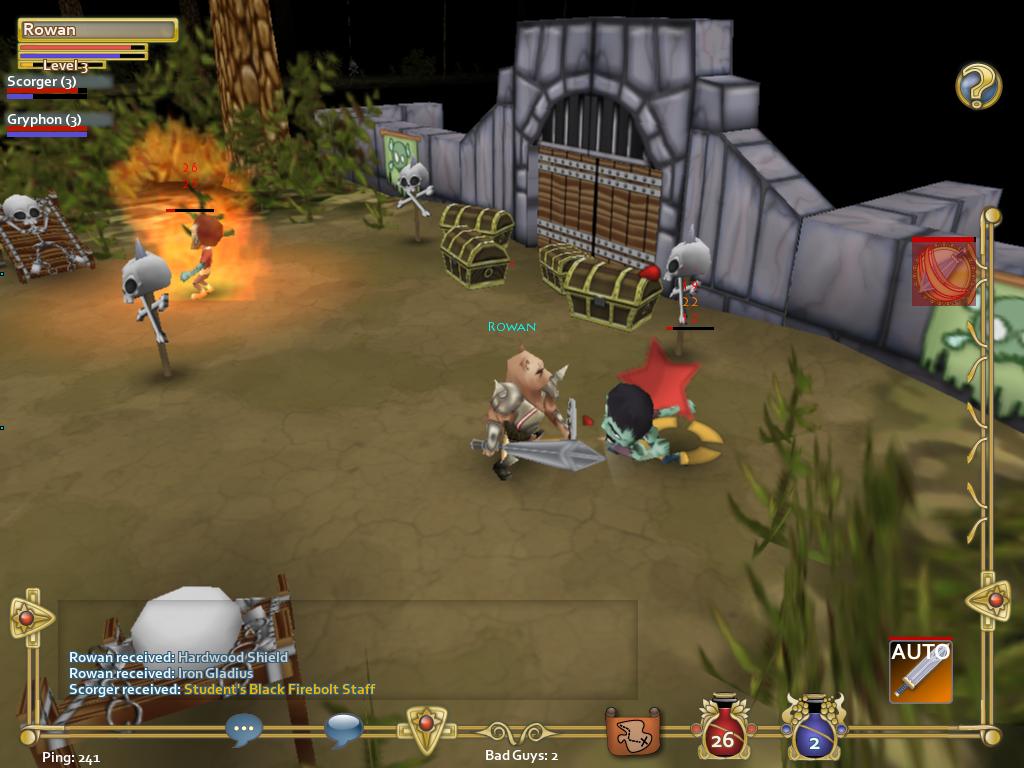
Task: Open chat with the three-dot speech bubble
Action: 244,729
